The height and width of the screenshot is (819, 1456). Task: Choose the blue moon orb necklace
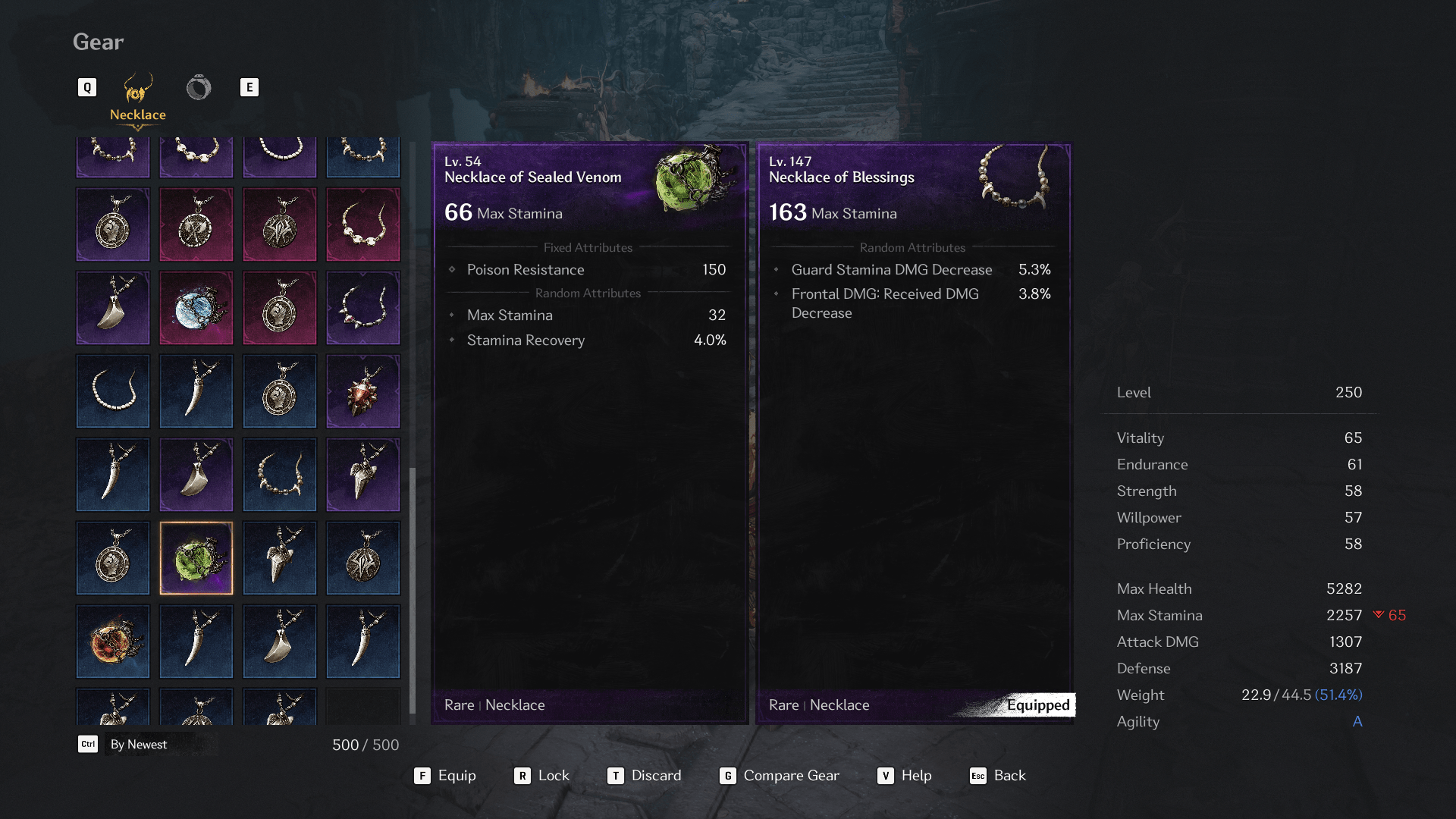[196, 308]
